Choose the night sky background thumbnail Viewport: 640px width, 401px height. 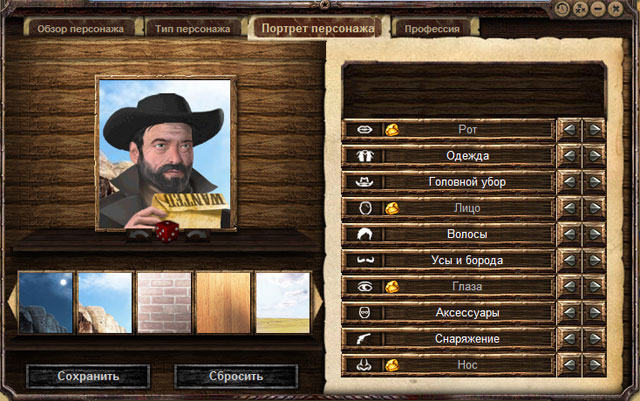click(x=46, y=303)
